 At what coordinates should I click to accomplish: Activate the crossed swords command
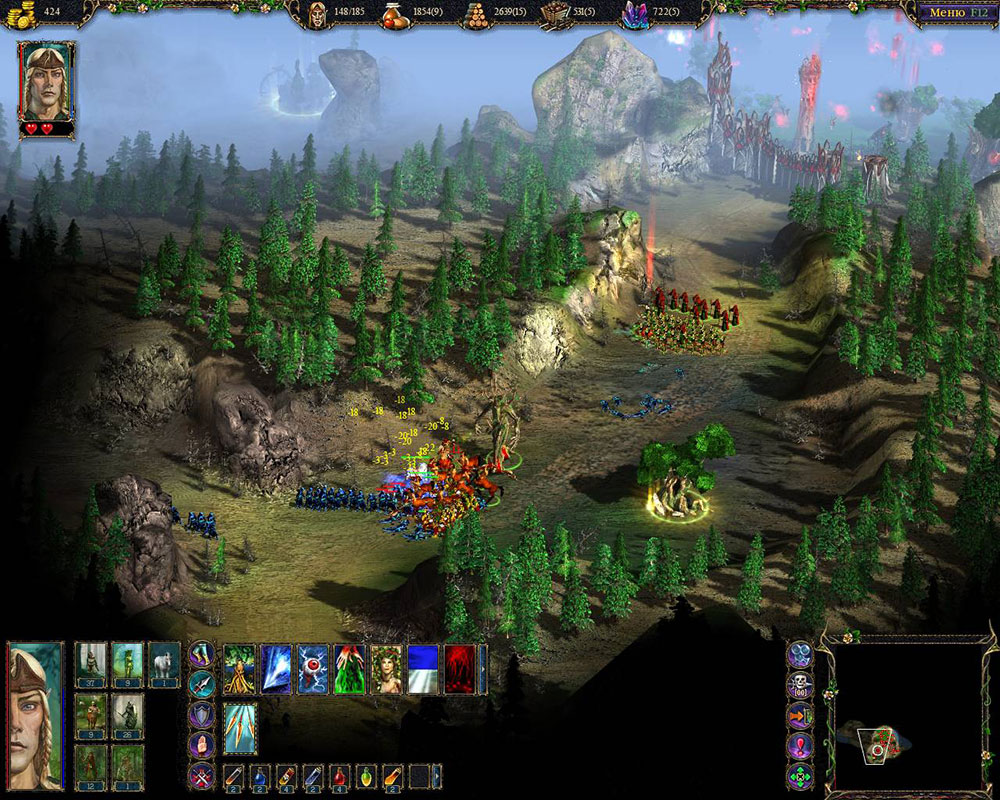[x=202, y=775]
